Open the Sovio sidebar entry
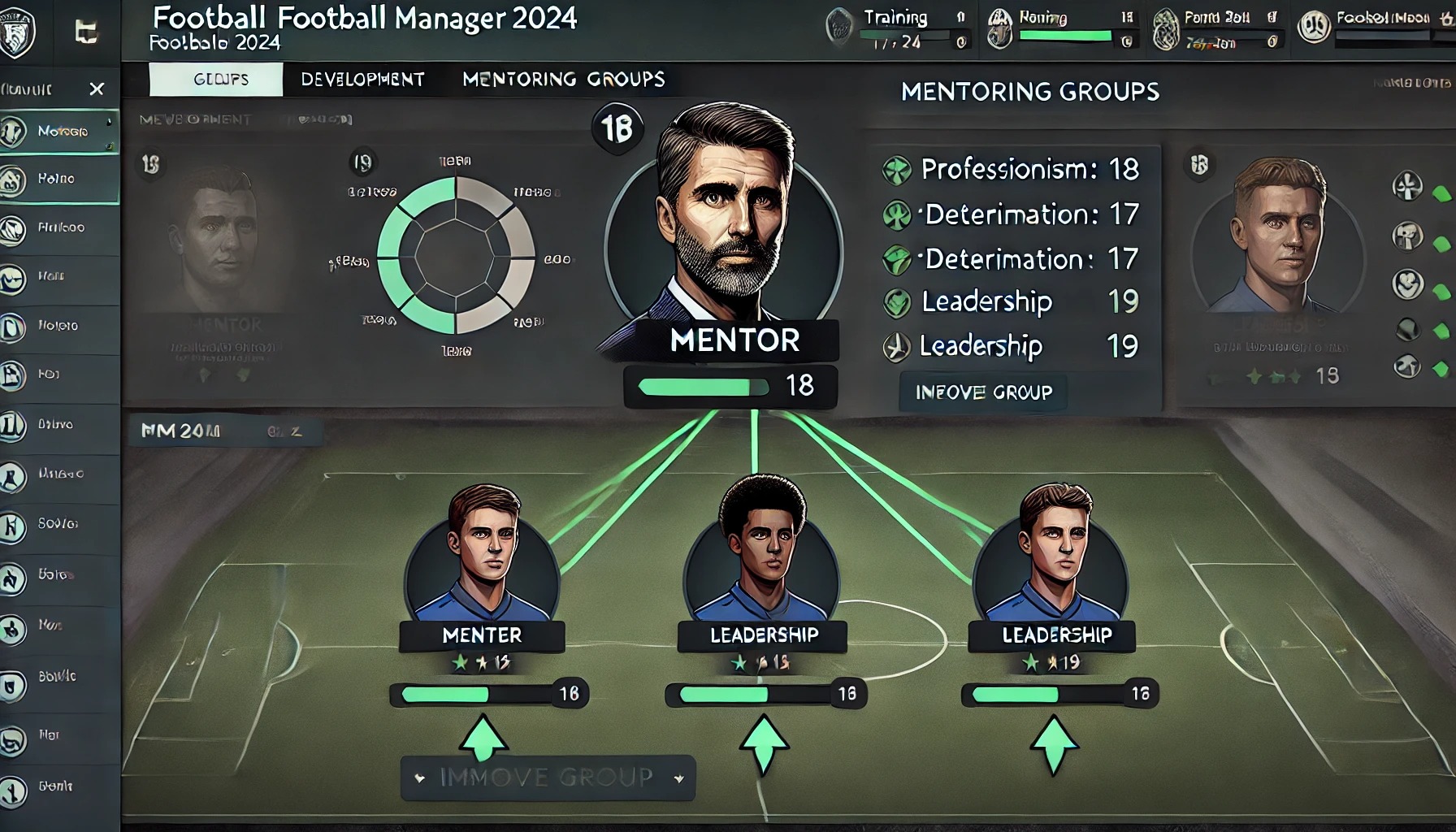Screen dimensions: 1456x832 [58, 524]
